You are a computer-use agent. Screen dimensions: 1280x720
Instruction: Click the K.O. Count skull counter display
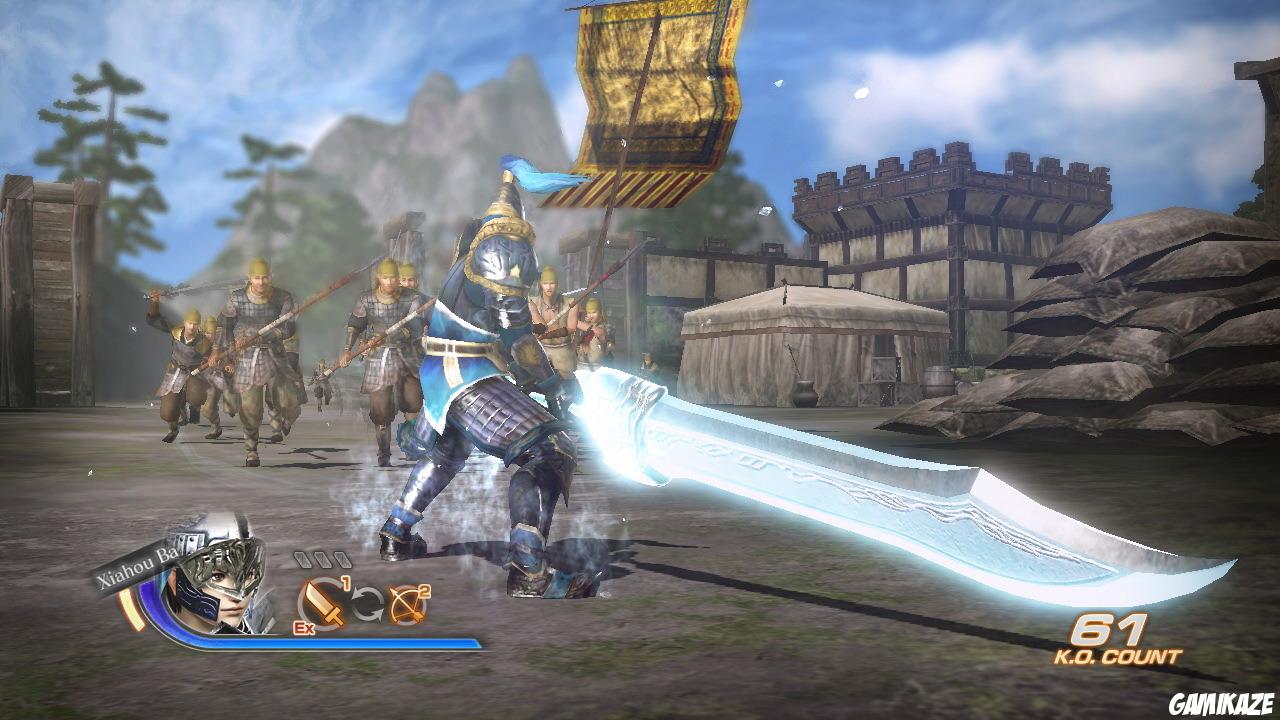tap(1112, 640)
